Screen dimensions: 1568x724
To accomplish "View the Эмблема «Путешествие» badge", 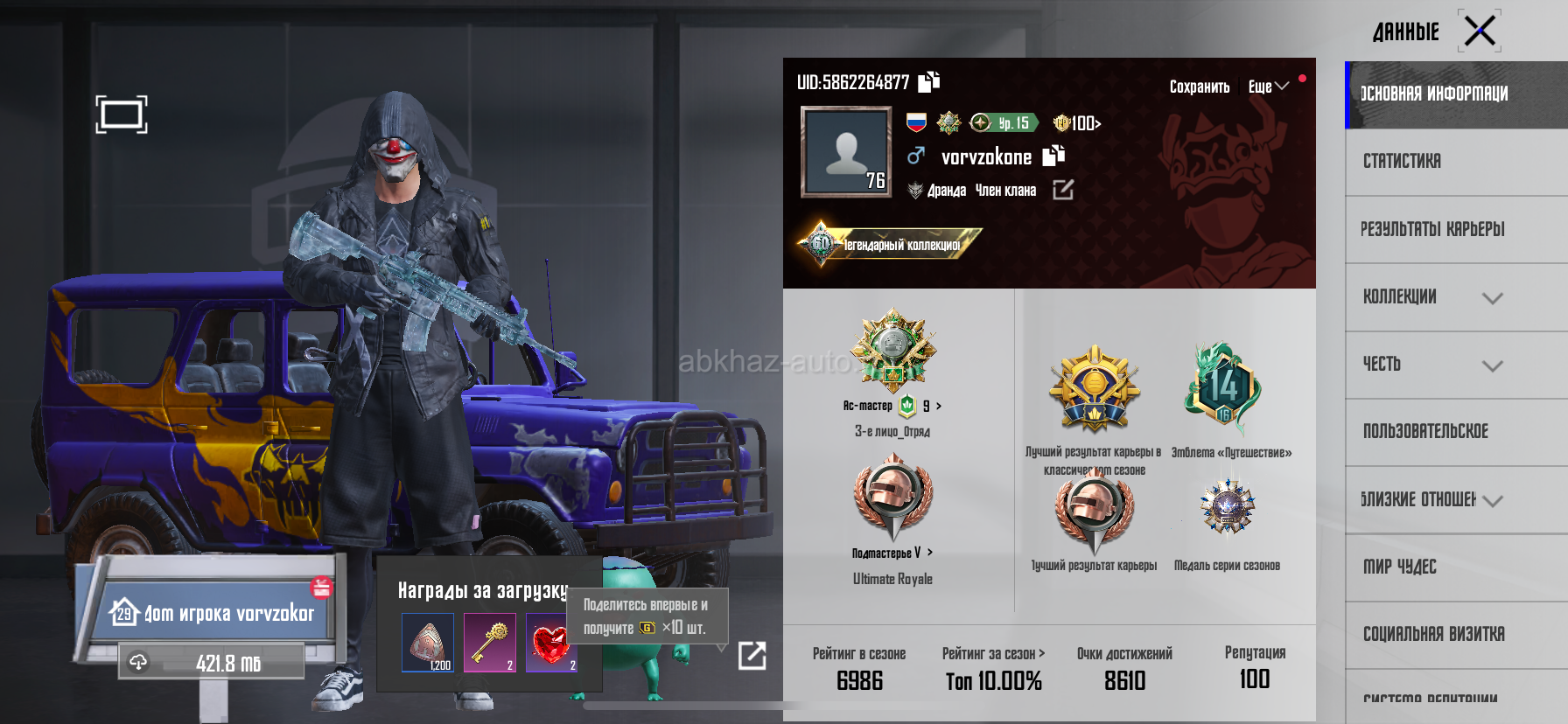I will [x=1225, y=389].
